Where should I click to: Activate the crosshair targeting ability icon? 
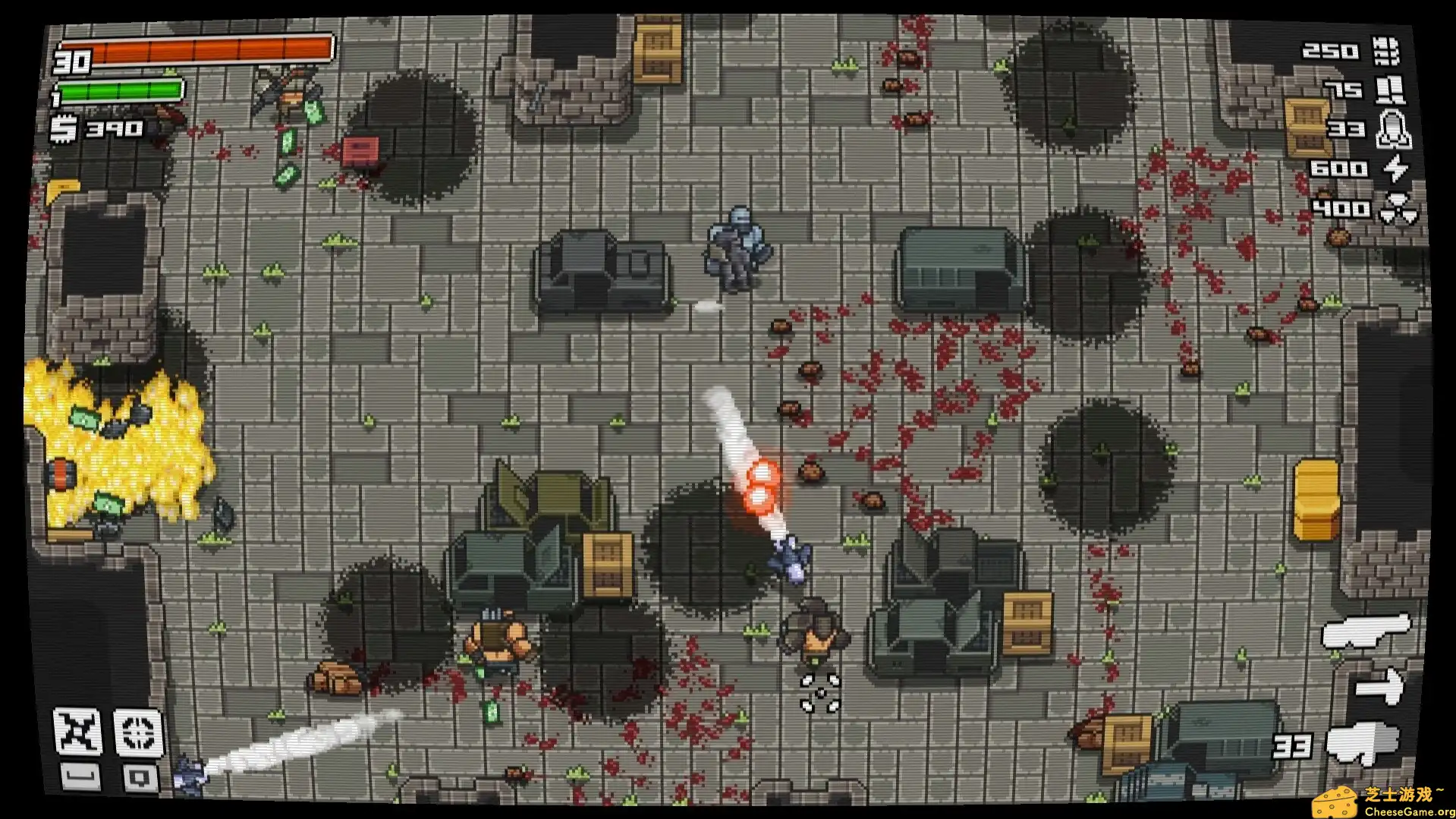(138, 732)
